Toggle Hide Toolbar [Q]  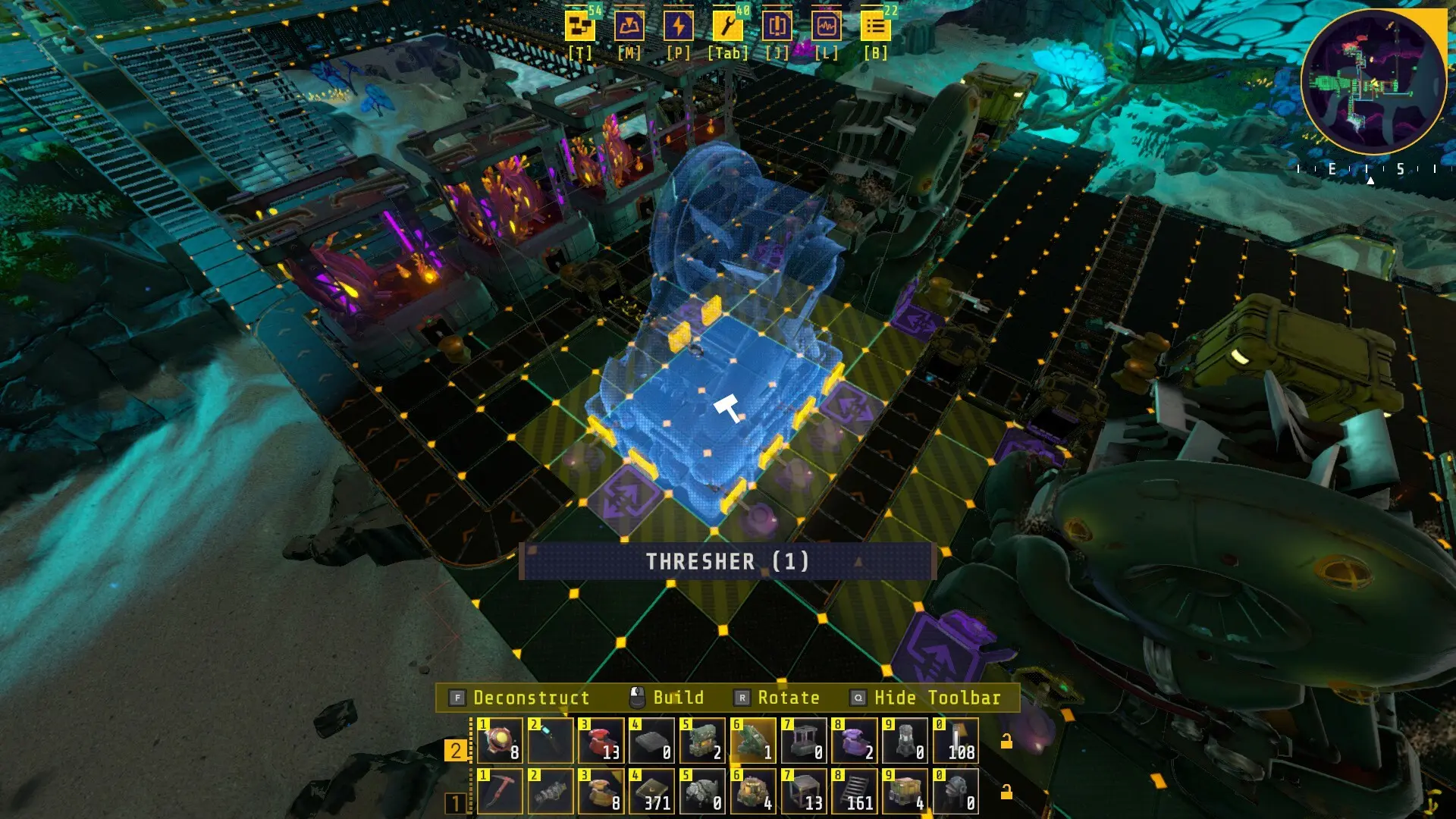pos(936,698)
